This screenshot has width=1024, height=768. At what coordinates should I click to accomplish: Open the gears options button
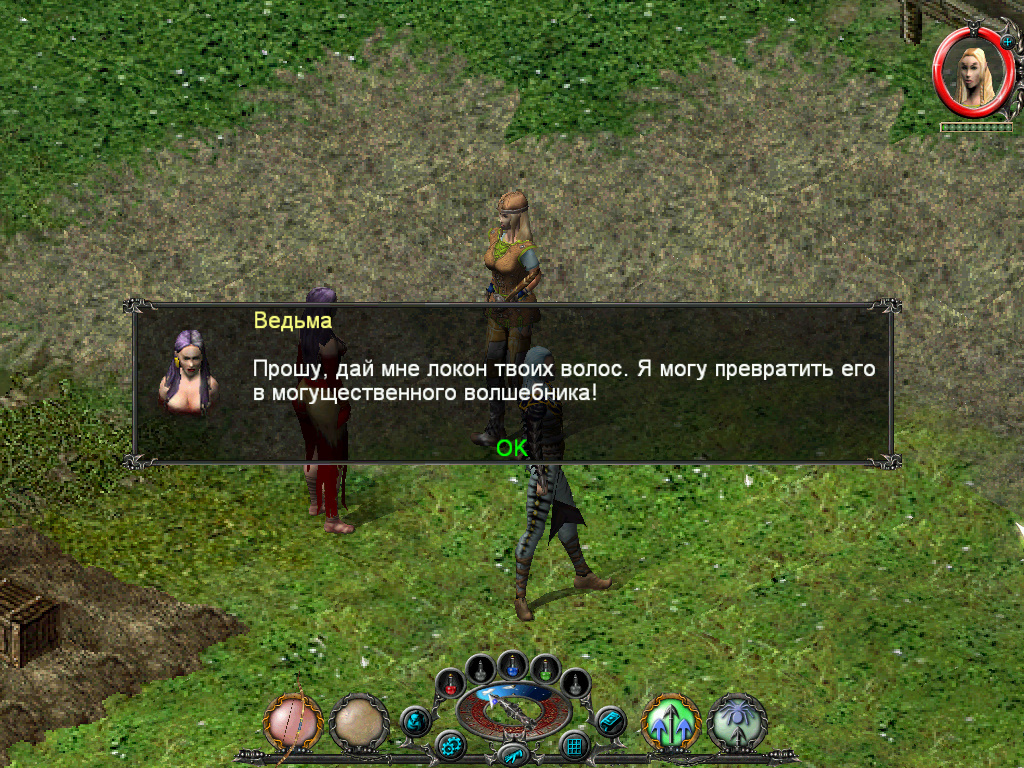coord(449,745)
